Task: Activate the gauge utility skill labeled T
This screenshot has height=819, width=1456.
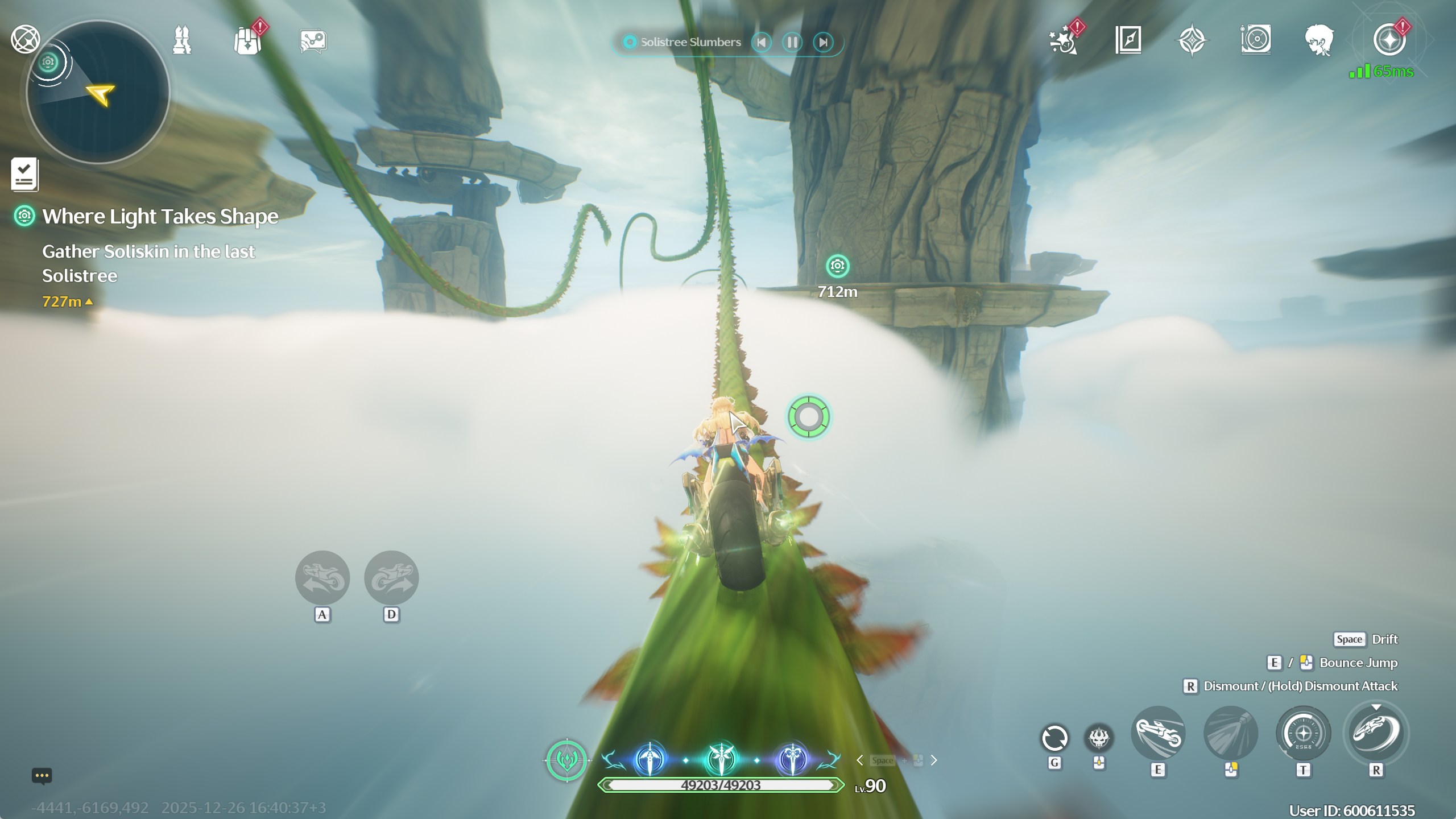Action: point(1303,734)
